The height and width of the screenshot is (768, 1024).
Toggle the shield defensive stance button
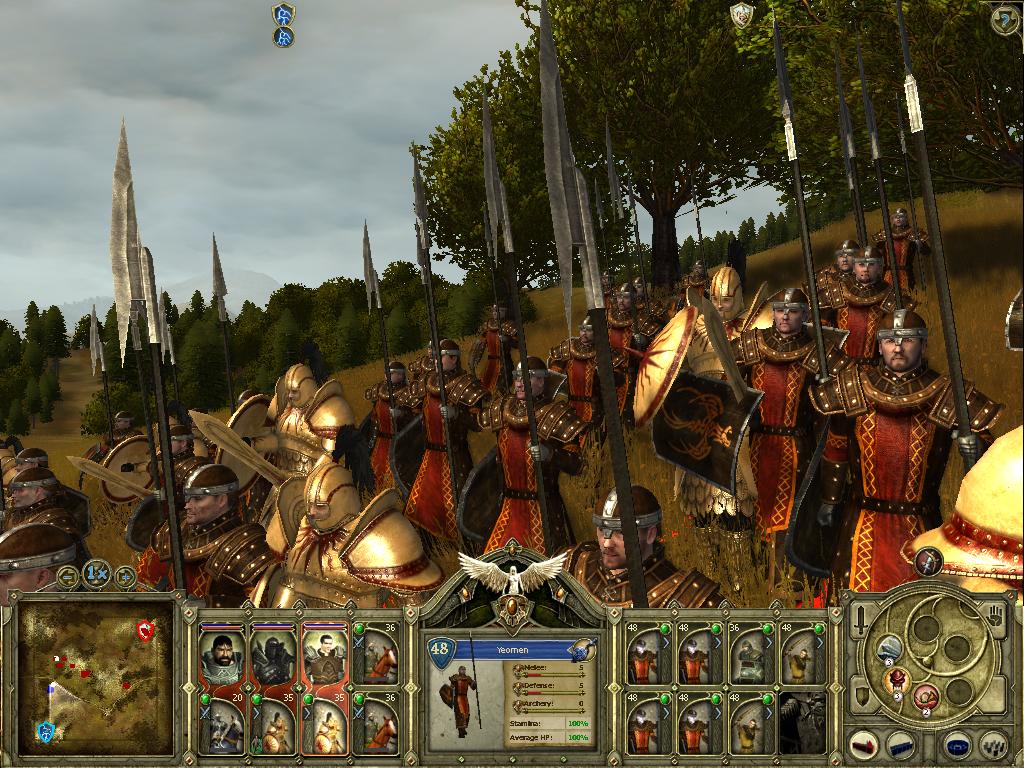point(861,694)
